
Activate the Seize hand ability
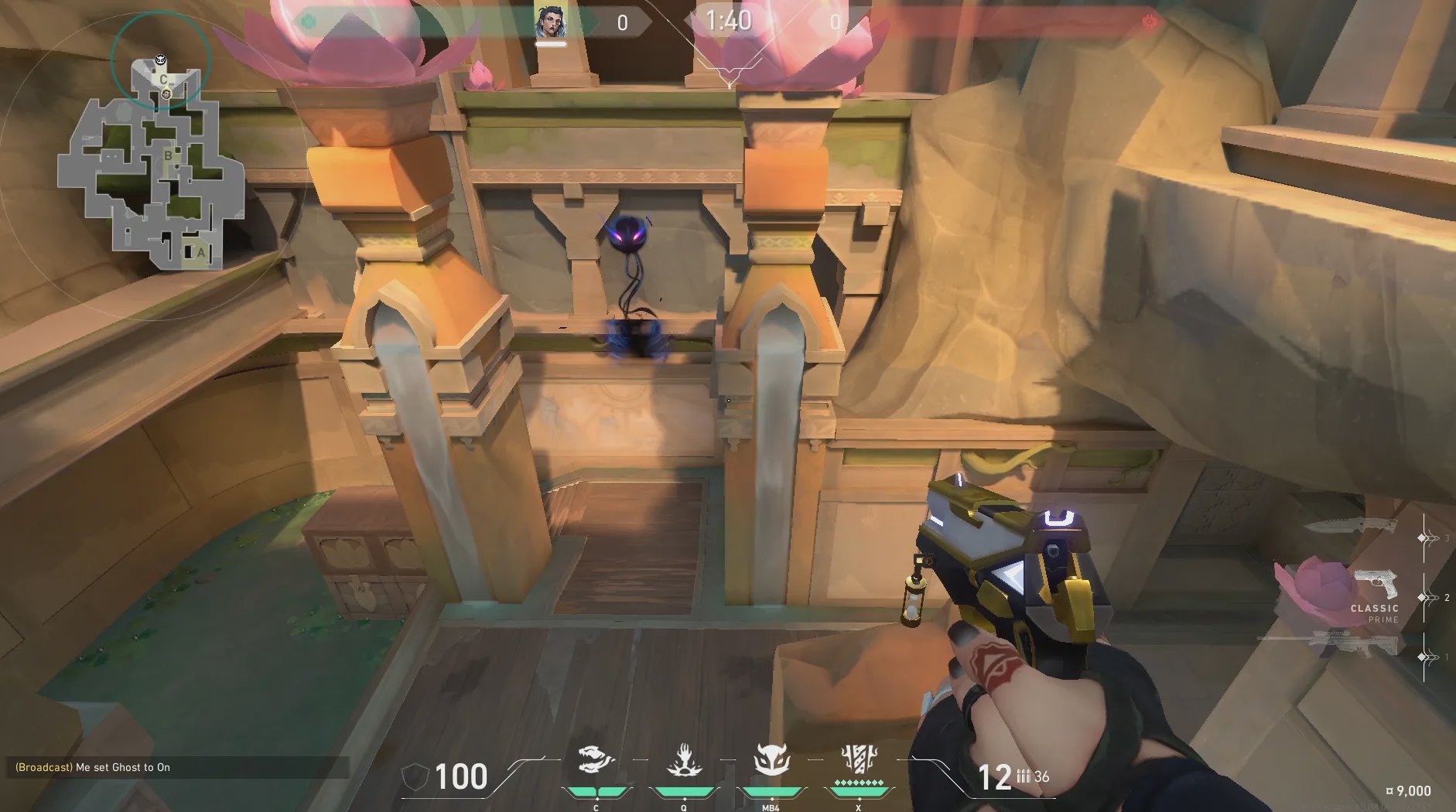click(684, 761)
